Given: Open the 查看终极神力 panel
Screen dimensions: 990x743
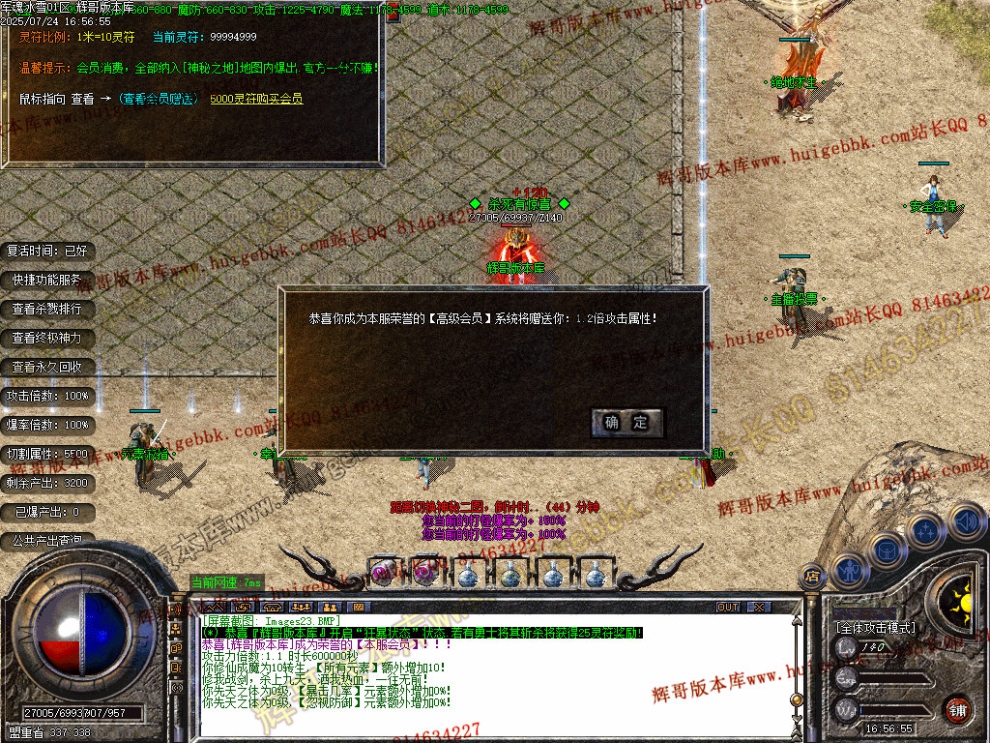Looking at the screenshot, I should coord(48,338).
